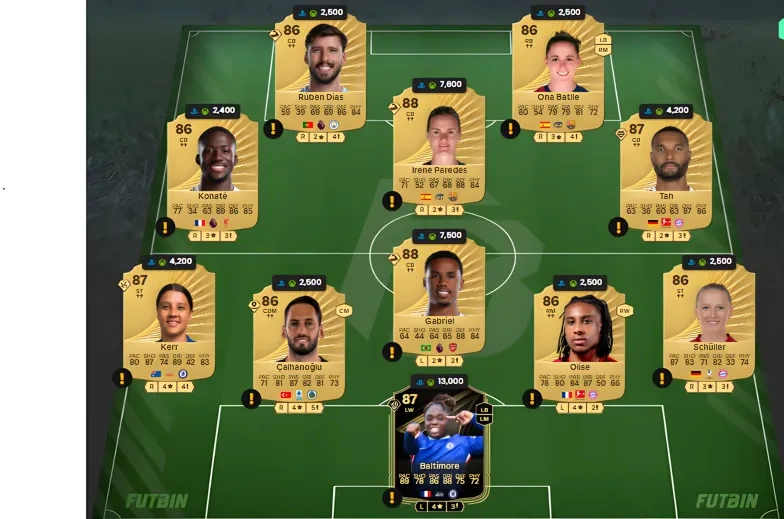784x519 pixels.
Task: Click the warning icon beside Schüller's card
Action: [x=662, y=378]
